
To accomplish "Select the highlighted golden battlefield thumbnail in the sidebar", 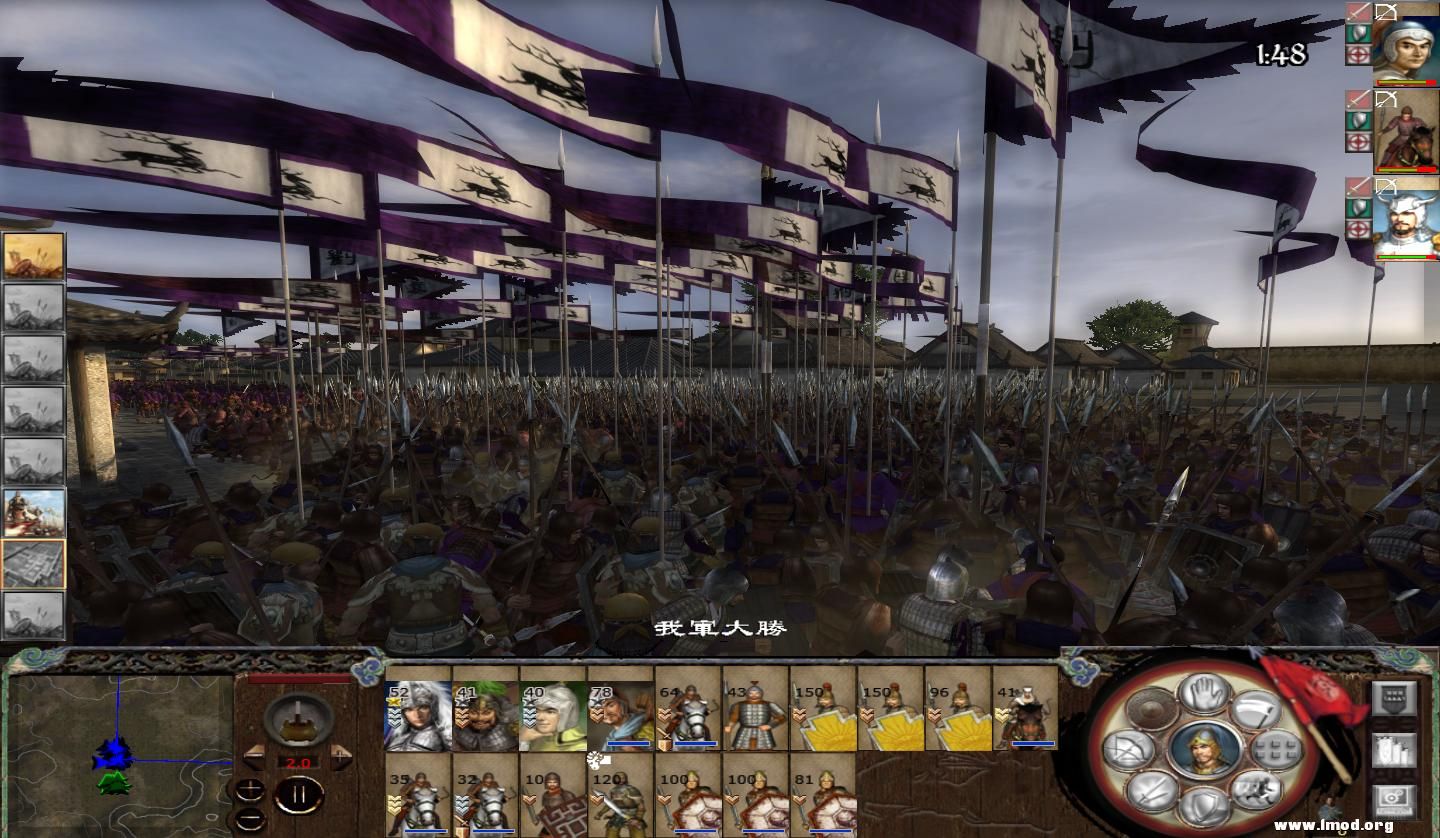I will pos(33,256).
